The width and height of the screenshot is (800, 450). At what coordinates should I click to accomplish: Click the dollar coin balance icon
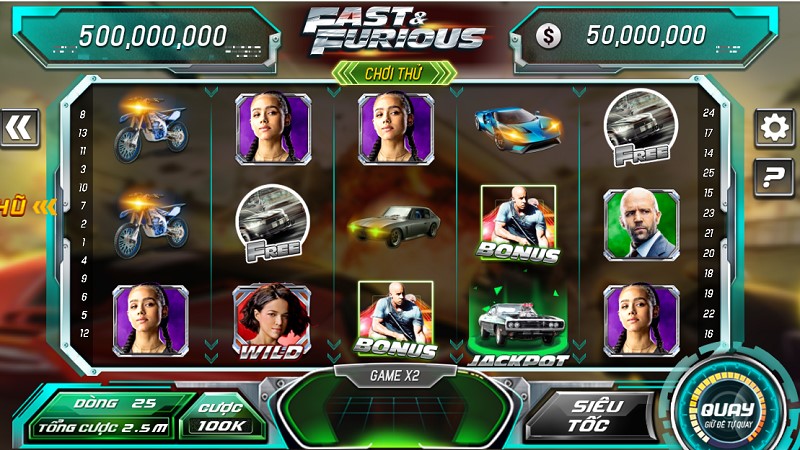click(x=548, y=36)
